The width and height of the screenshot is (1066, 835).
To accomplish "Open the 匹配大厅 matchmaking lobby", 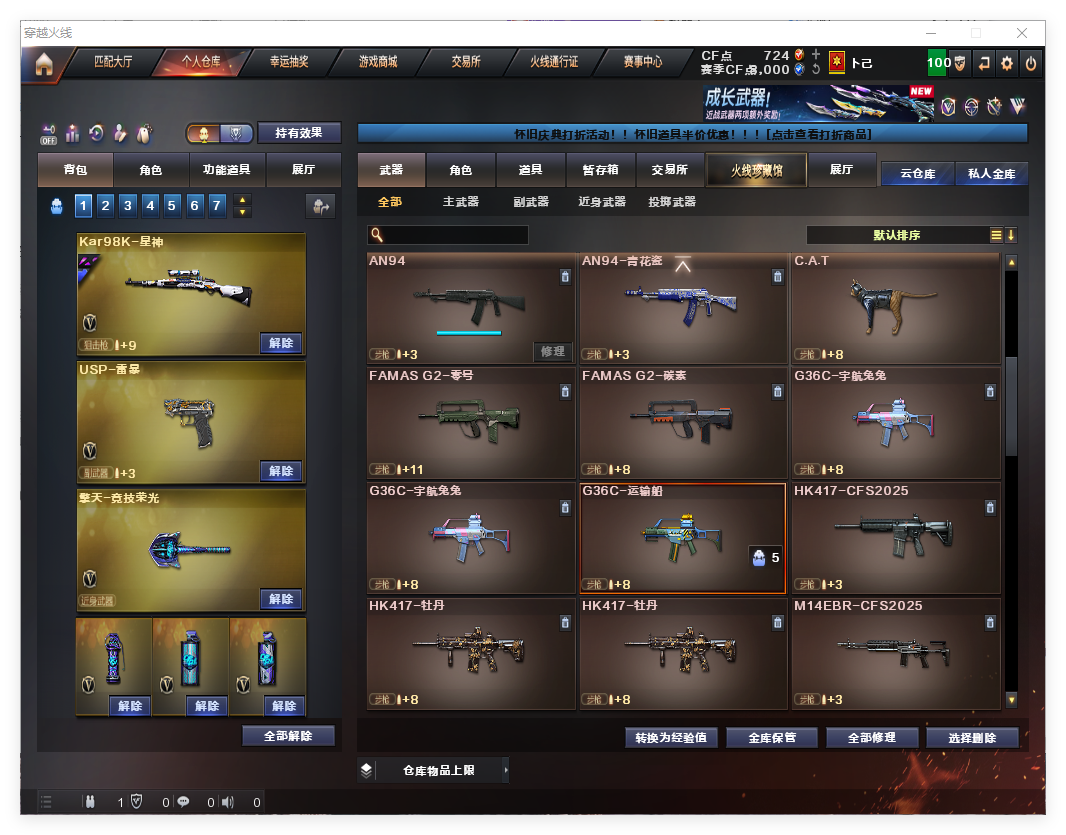I will click(112, 62).
